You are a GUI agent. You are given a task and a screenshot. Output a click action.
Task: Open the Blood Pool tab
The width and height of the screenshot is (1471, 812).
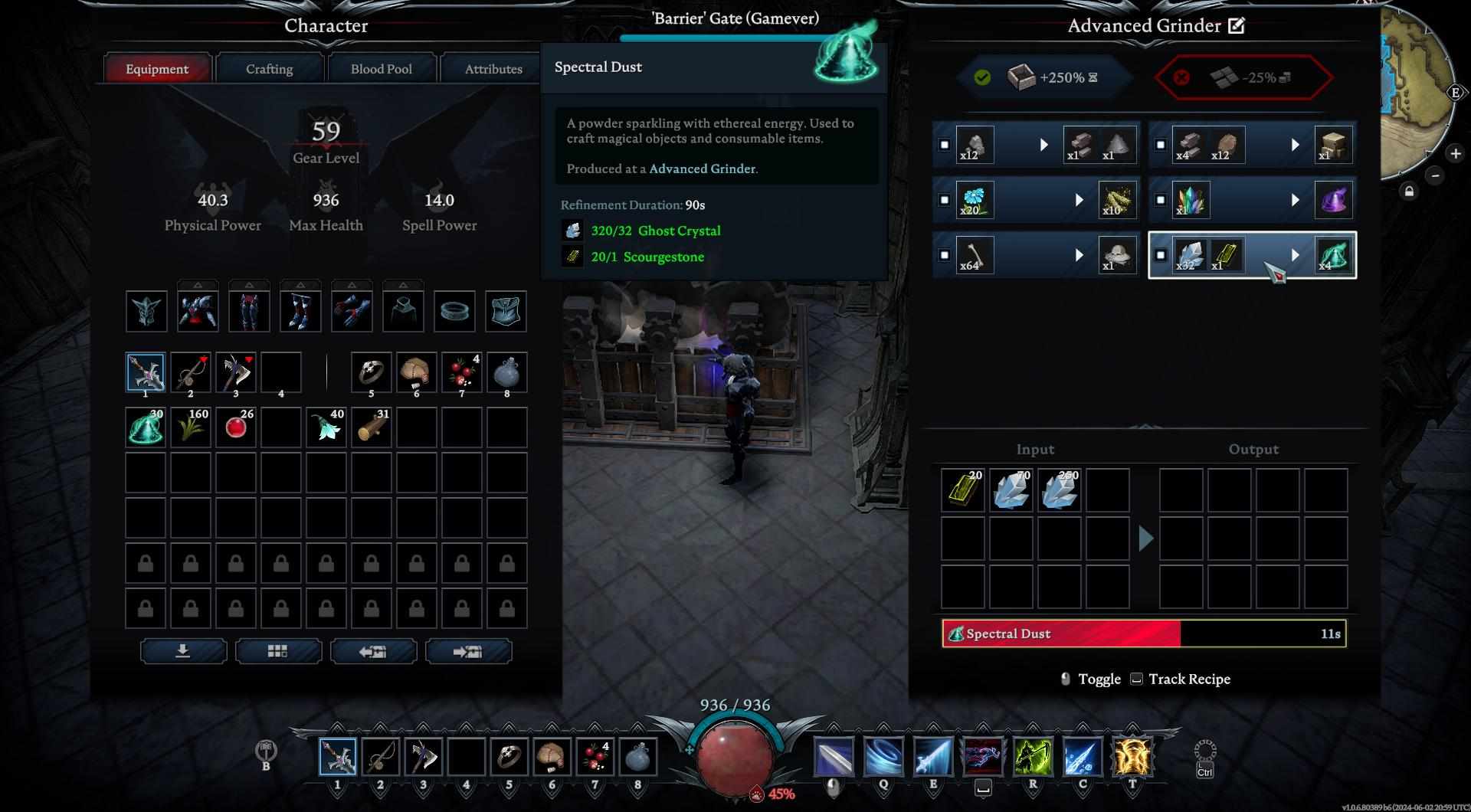click(x=381, y=69)
